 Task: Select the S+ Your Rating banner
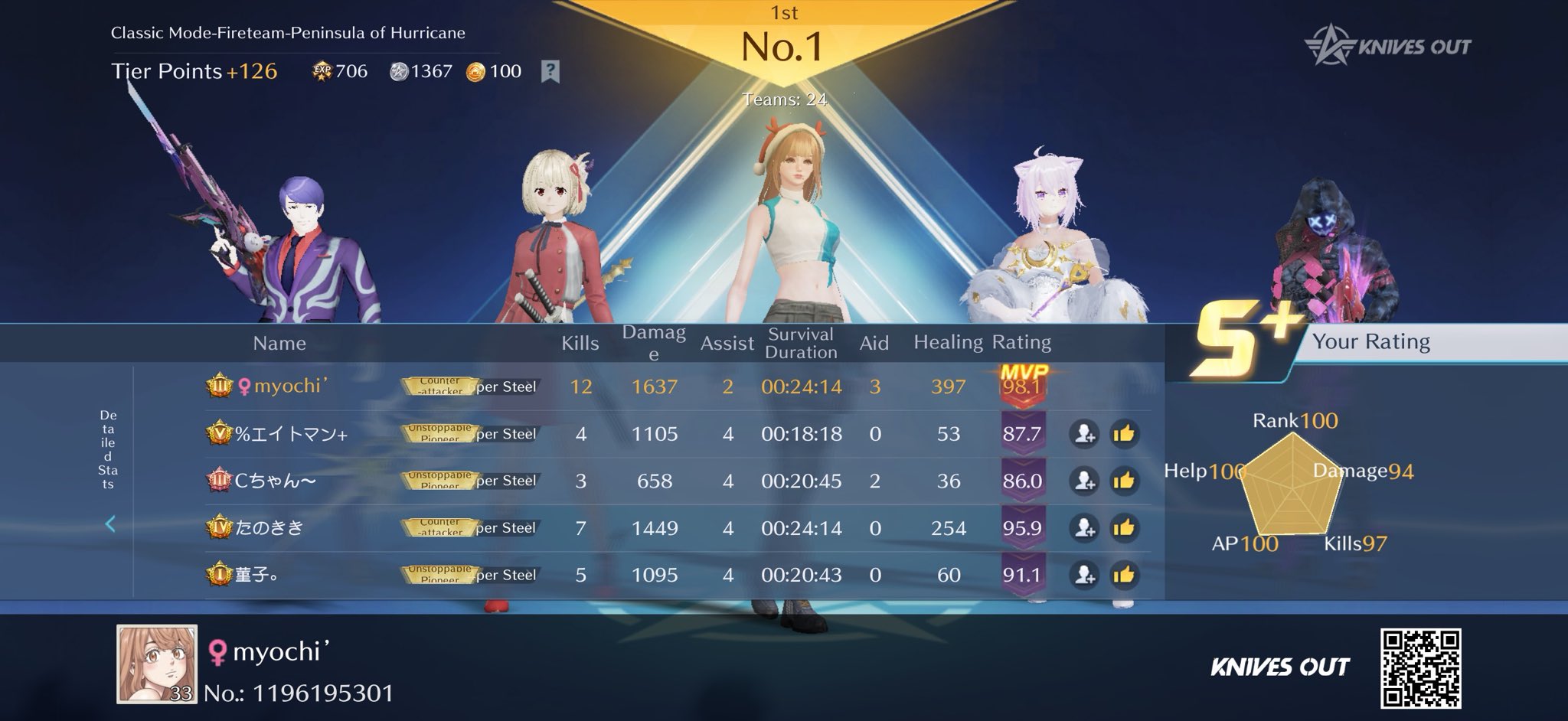1363,342
